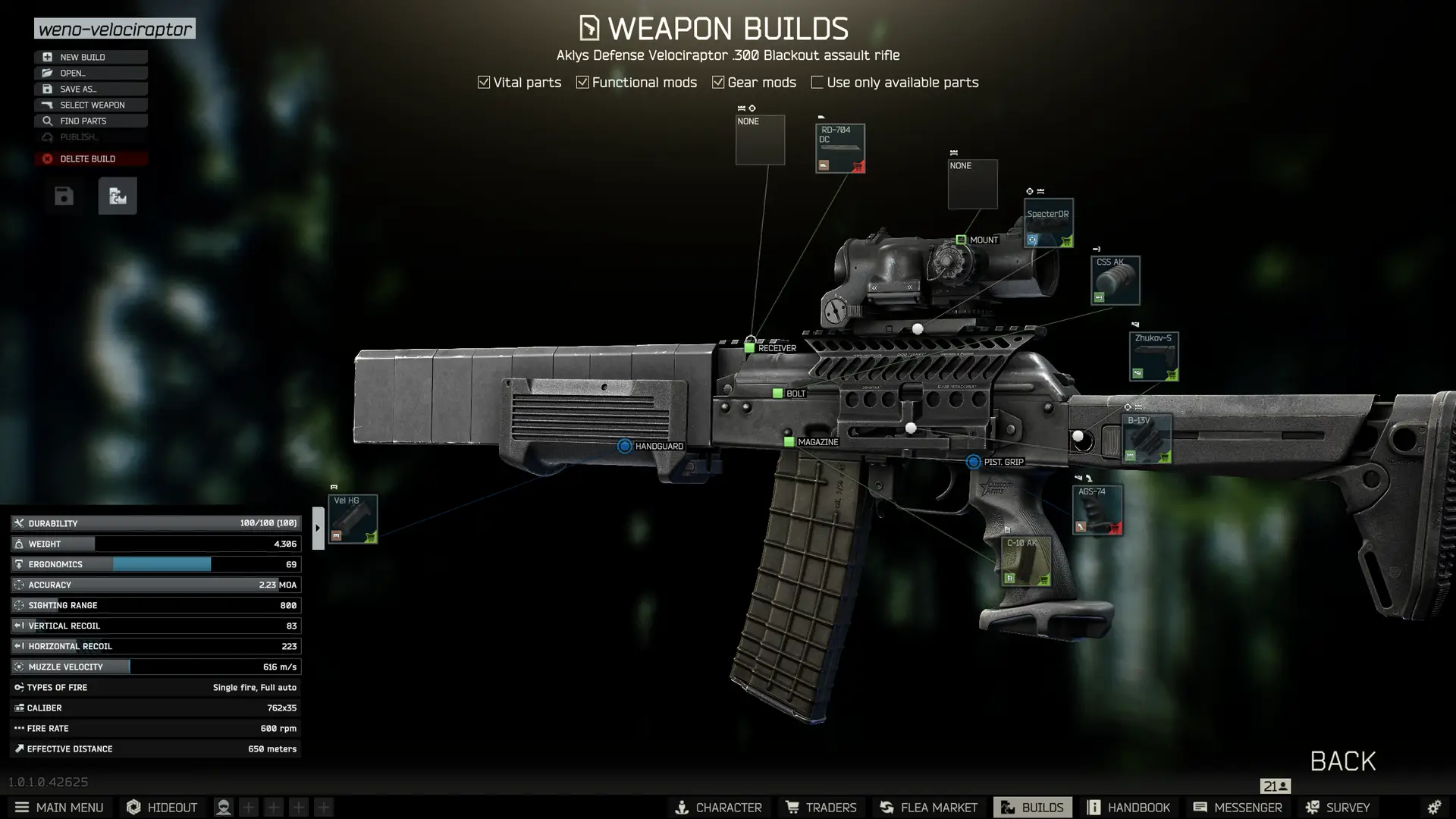Screen dimensions: 1456x819
Task: Toggle the Functional mods checkbox
Action: click(x=582, y=82)
